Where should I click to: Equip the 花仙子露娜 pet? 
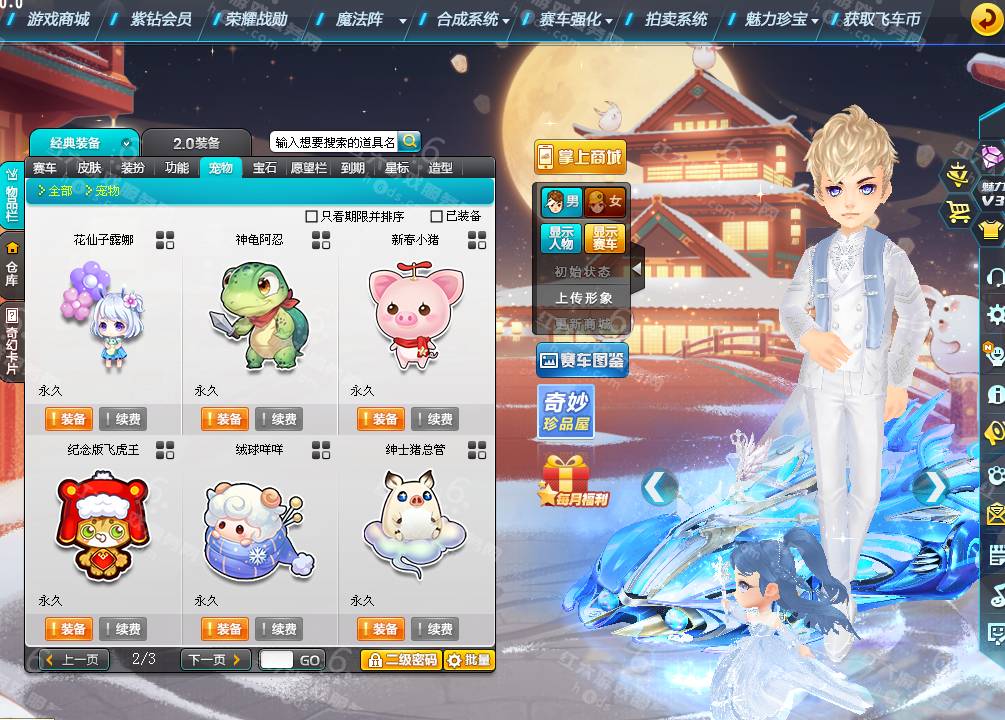pyautogui.click(x=68, y=419)
